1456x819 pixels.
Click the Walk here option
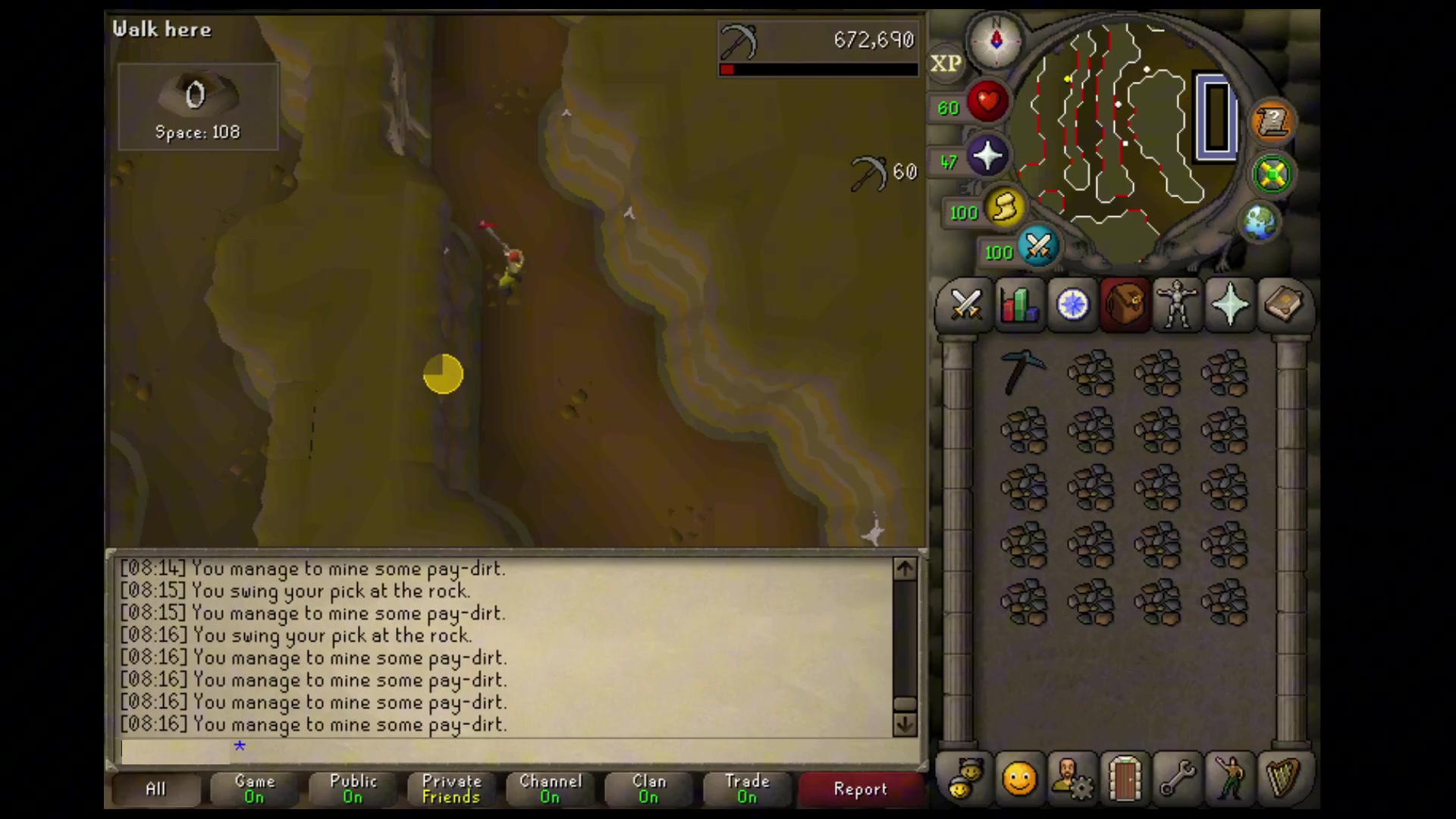(162, 30)
